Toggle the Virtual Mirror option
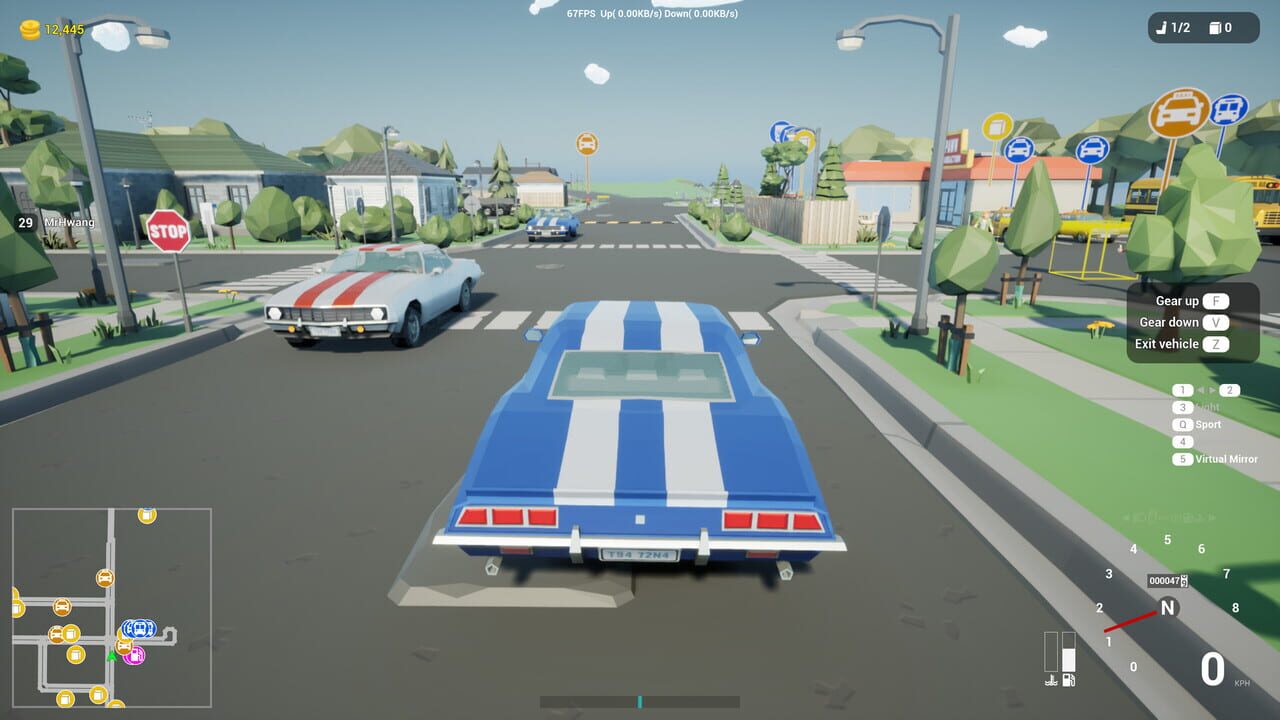1280x720 pixels. click(x=1183, y=458)
